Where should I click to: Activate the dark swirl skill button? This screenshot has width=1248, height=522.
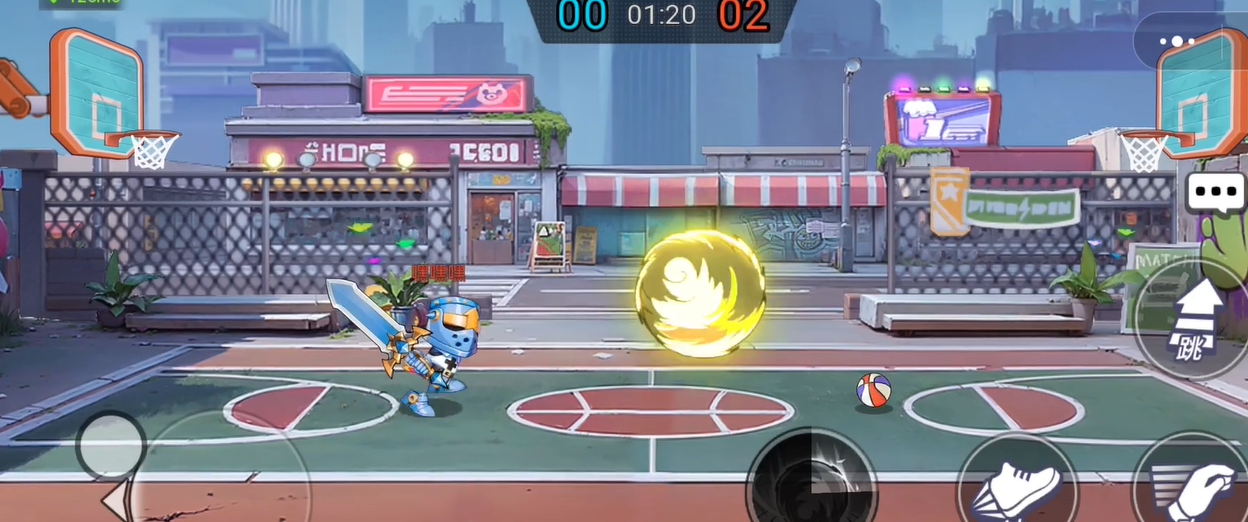click(811, 481)
